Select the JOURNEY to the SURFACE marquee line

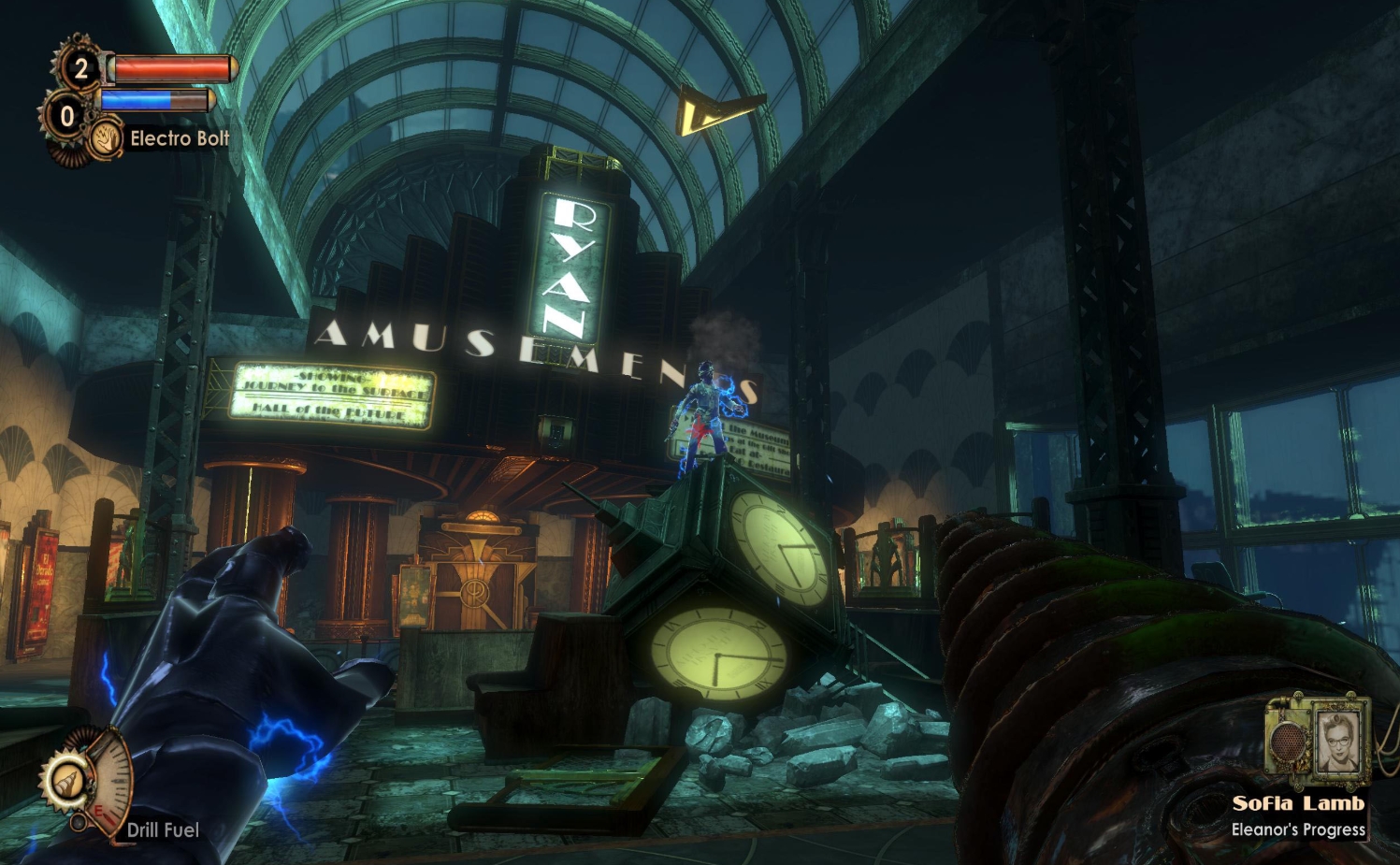(x=337, y=388)
